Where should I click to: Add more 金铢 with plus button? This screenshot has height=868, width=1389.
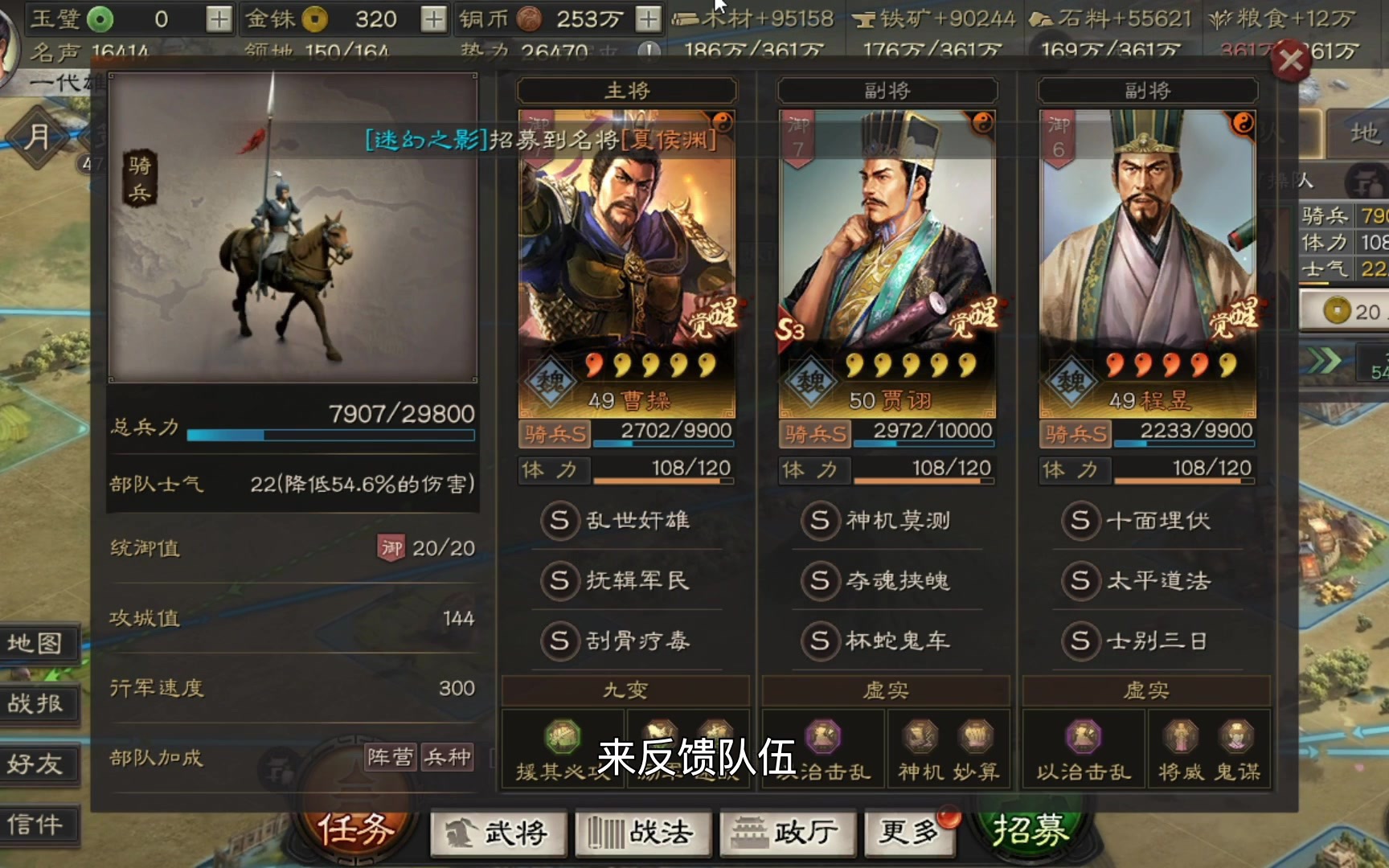pos(433,18)
